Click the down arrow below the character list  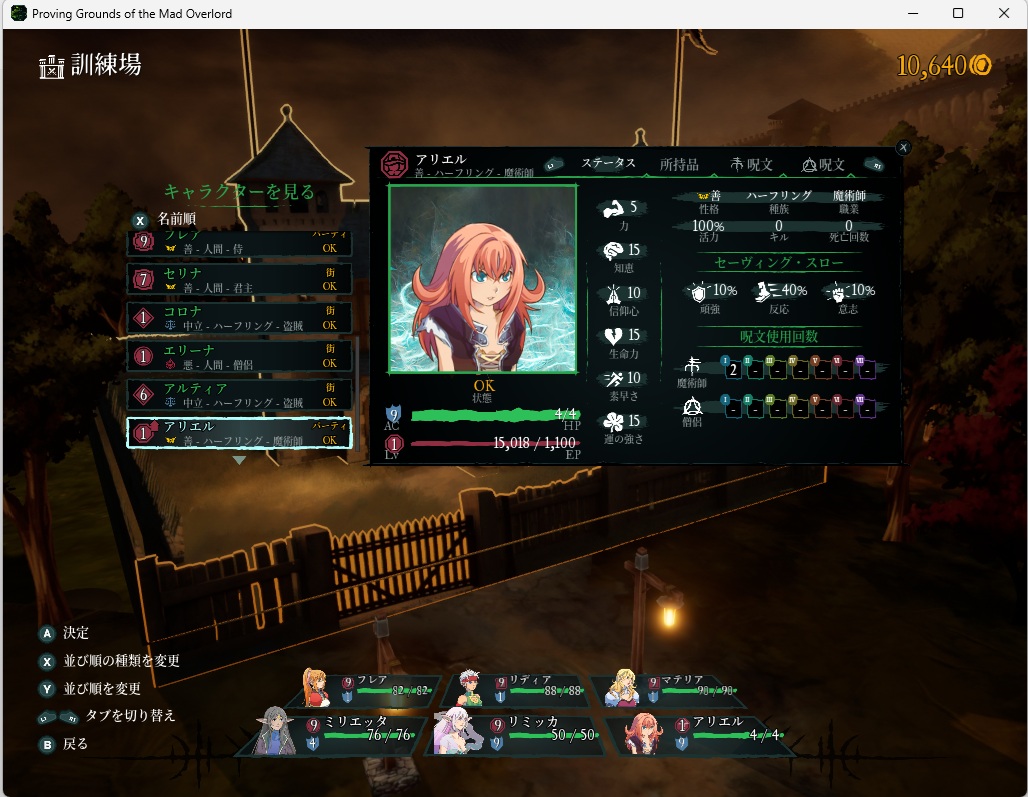click(x=239, y=461)
